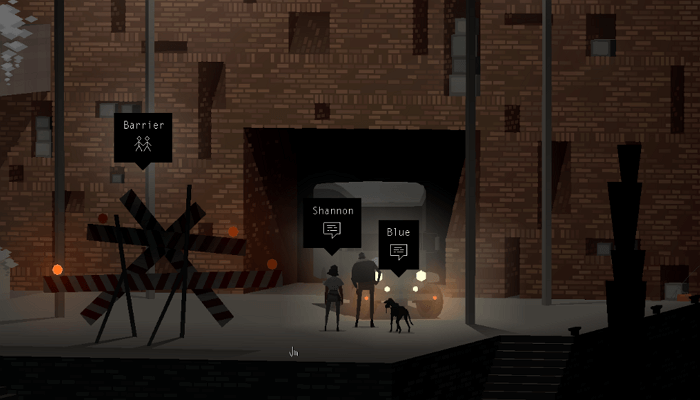This screenshot has width=700, height=400.
Task: Select the Barrier interaction label
Action: point(143,137)
